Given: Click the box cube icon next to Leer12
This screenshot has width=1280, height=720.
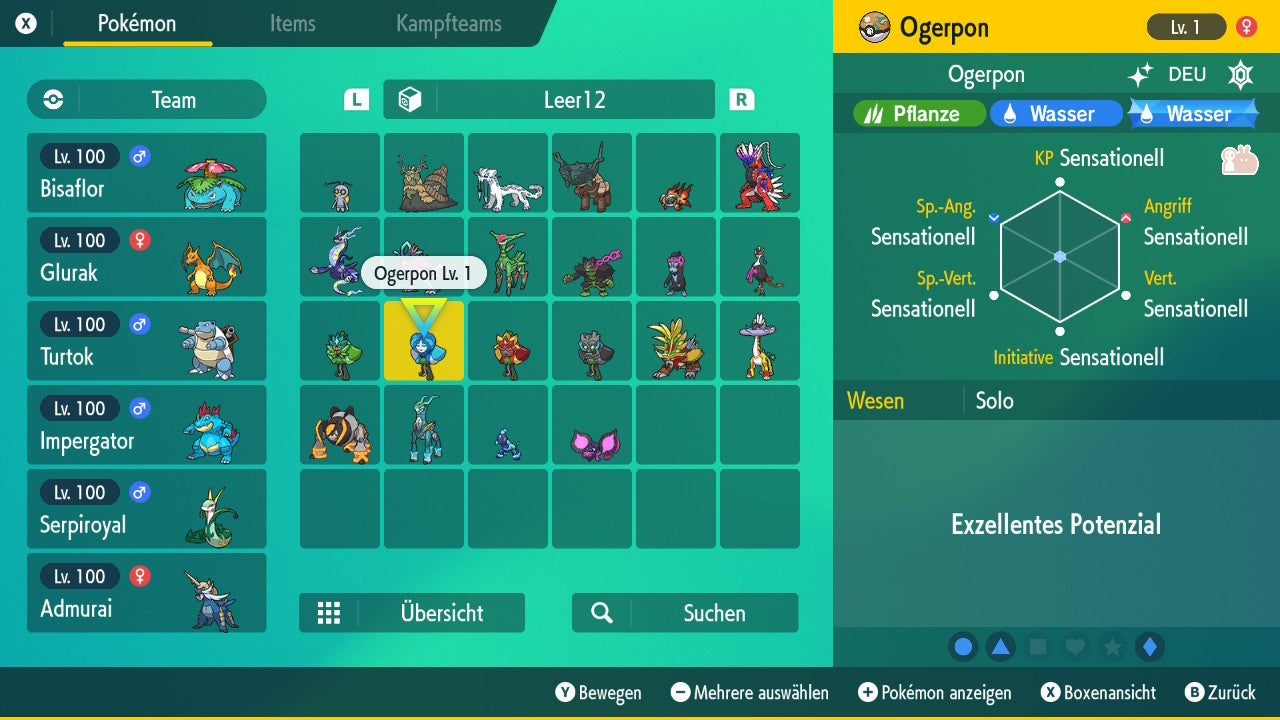Looking at the screenshot, I should (412, 99).
